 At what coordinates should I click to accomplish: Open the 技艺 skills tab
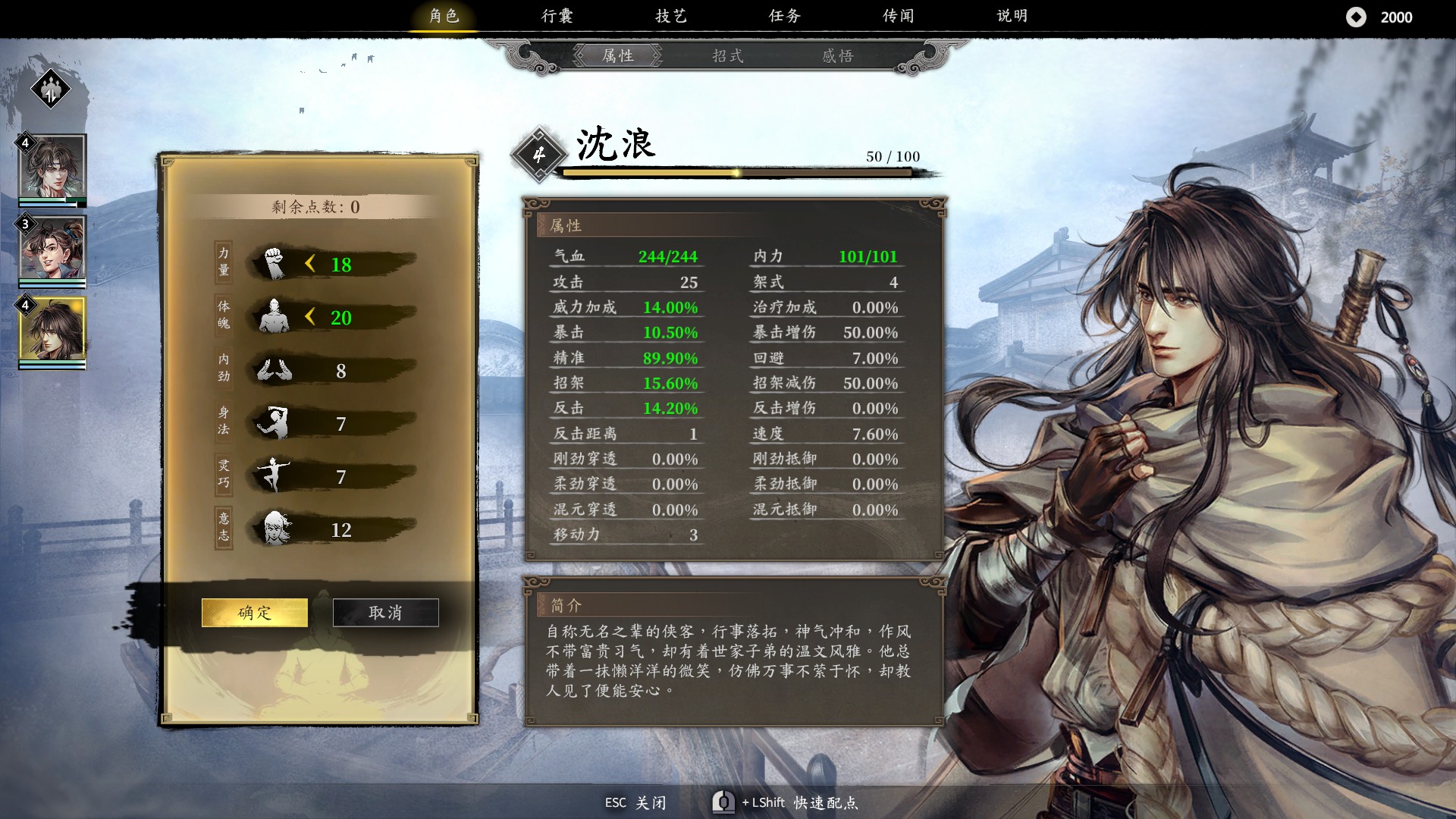[671, 15]
